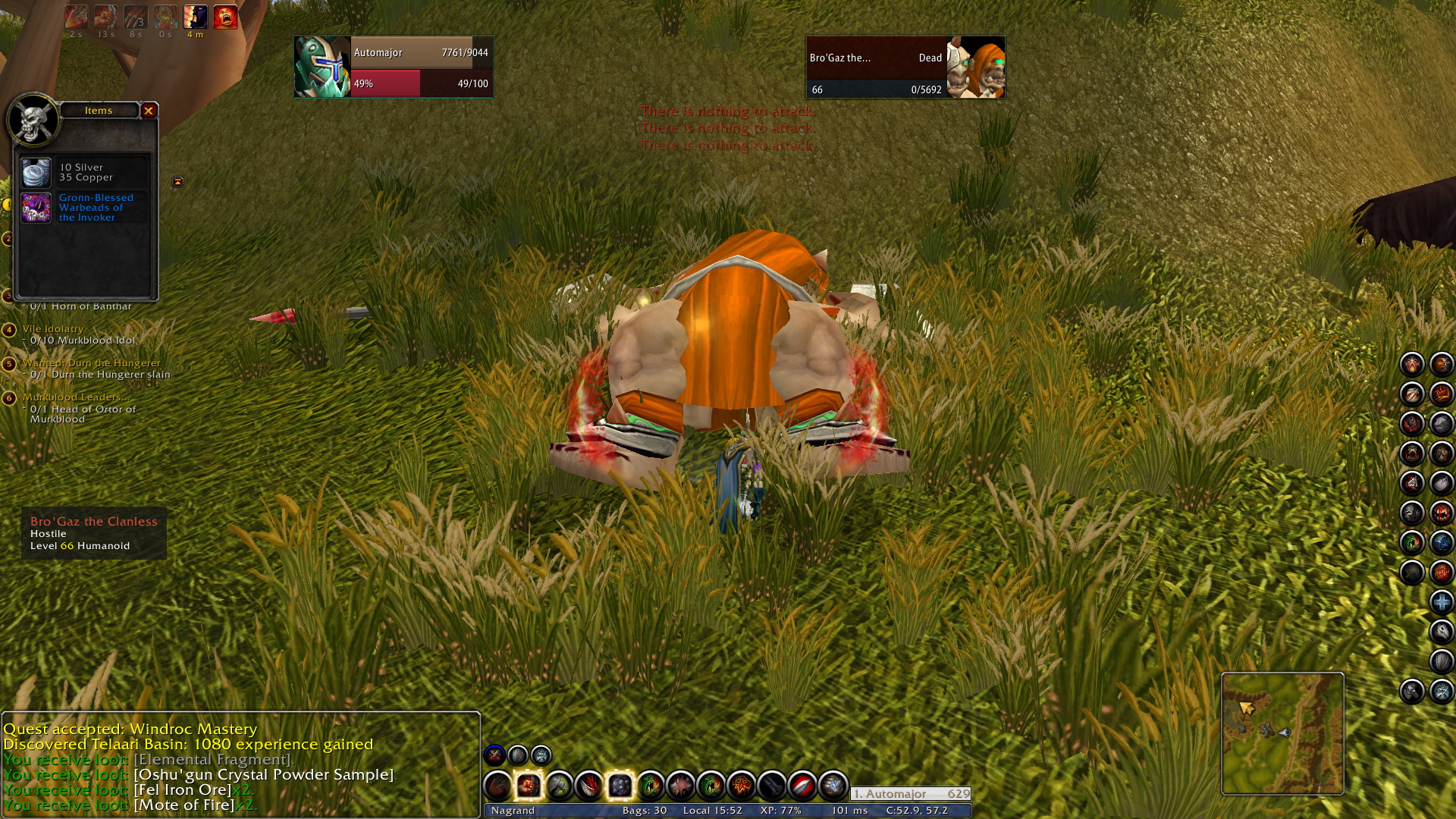Take the Gronn-Blessed Warbeads of the Invoker
Image resolution: width=1456 pixels, height=819 pixels.
pyautogui.click(x=36, y=208)
